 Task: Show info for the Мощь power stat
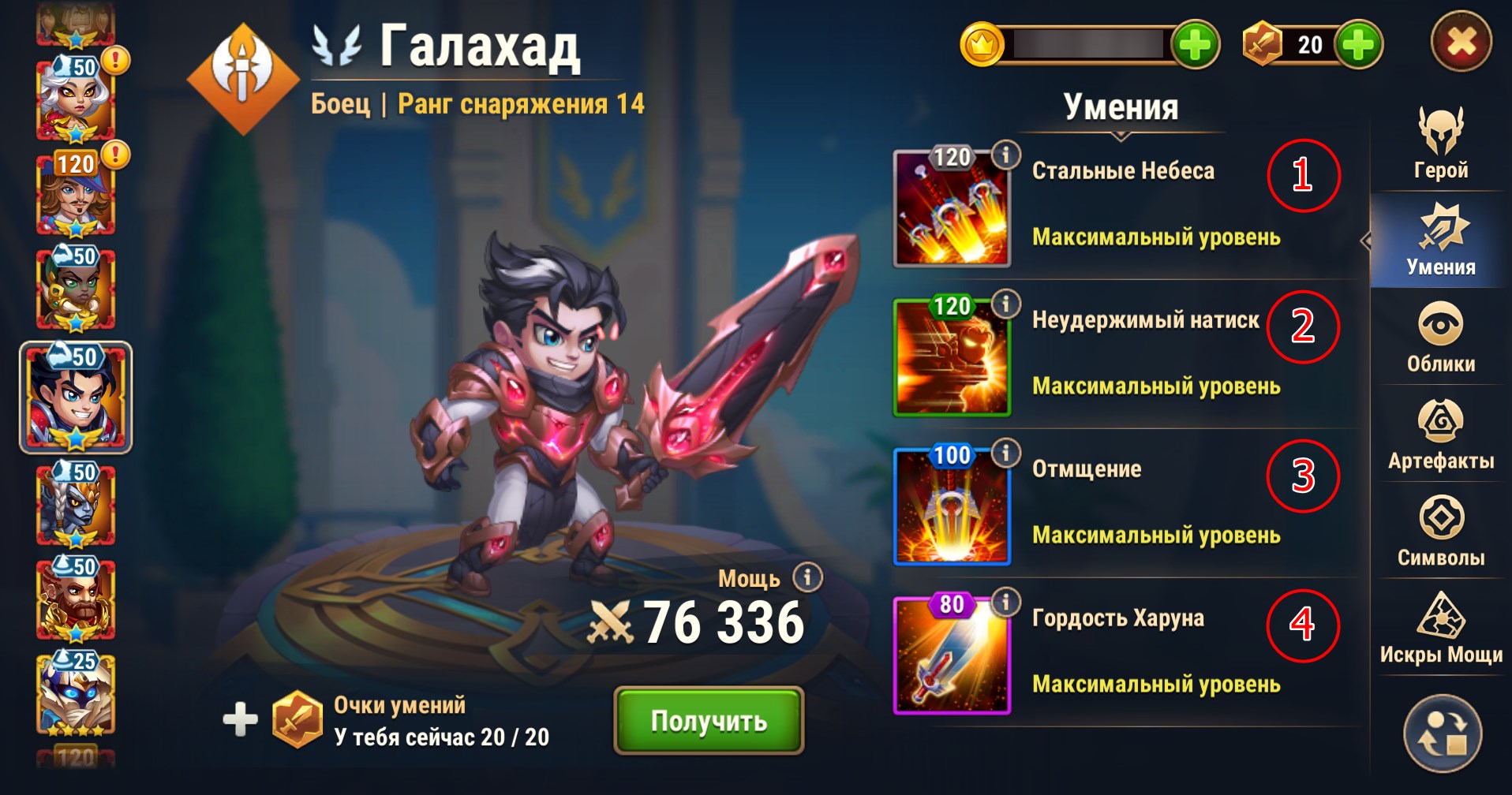point(807,577)
